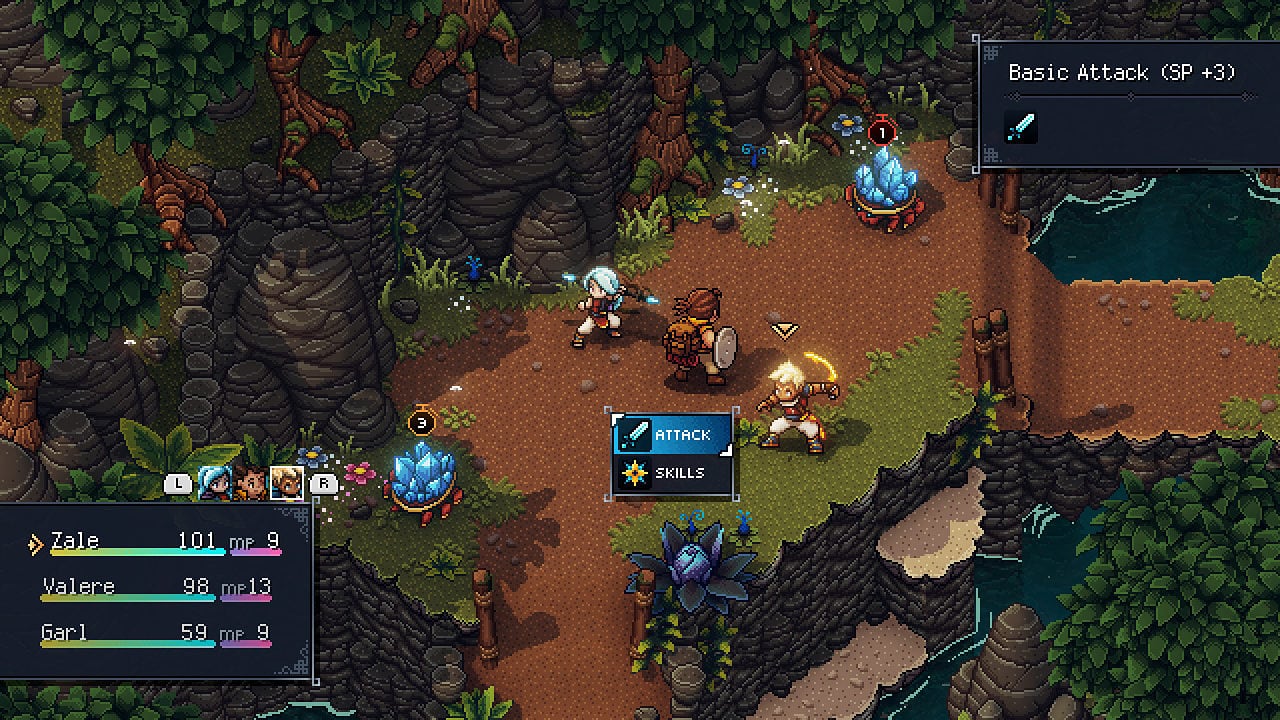The width and height of the screenshot is (1280, 720).
Task: Click the blue crystal cluster near the left crab
Action: pos(421,470)
